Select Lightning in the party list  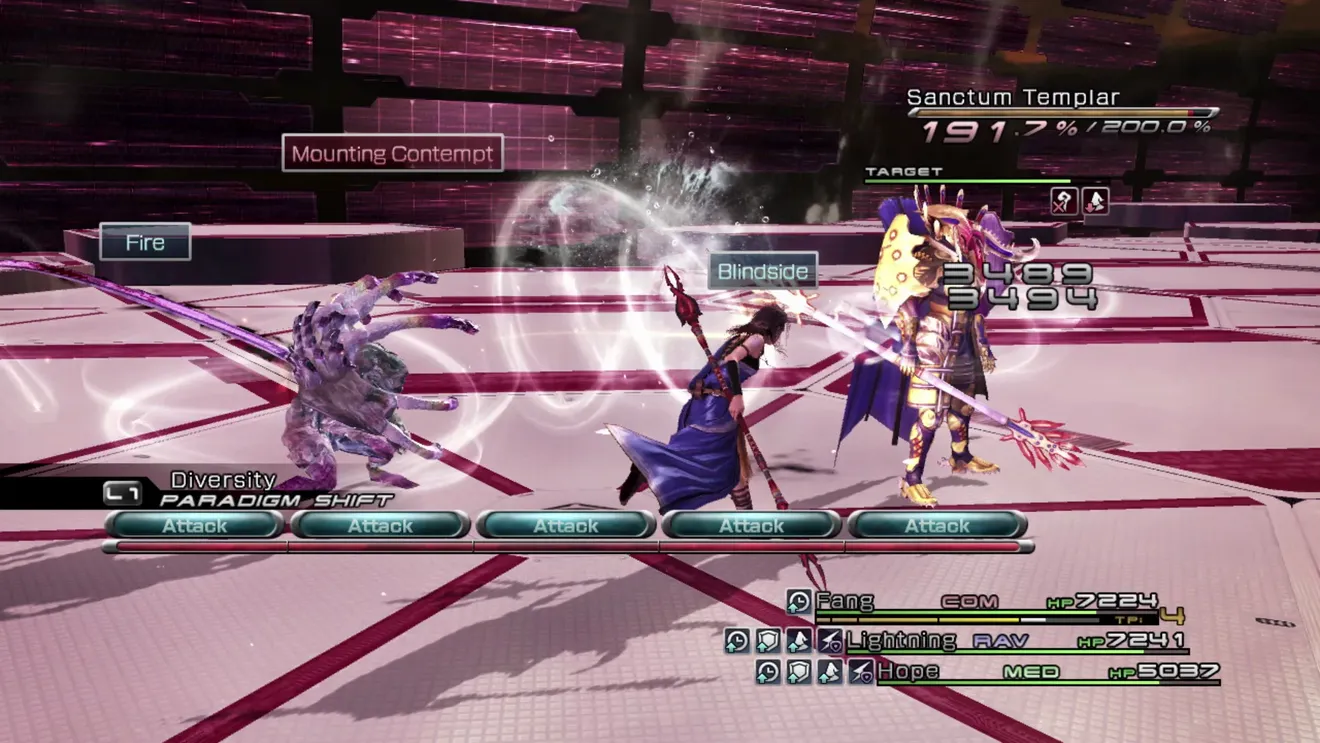coord(901,640)
